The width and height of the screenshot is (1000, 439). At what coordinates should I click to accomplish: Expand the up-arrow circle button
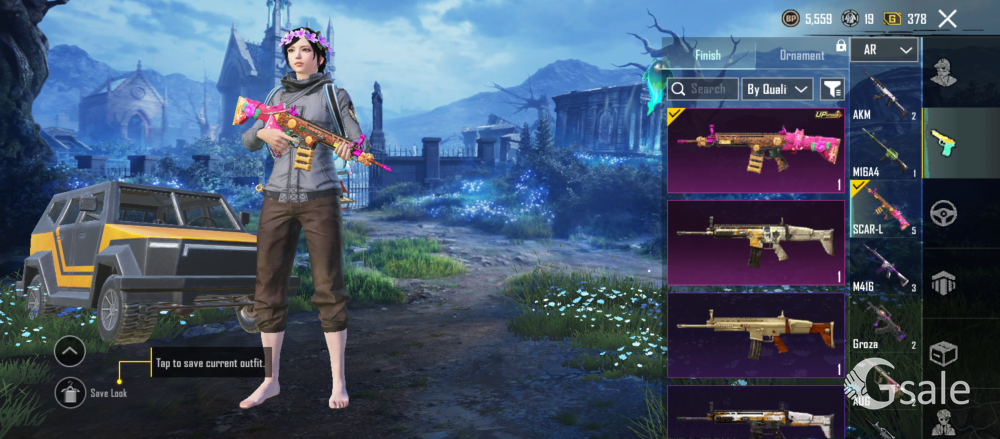click(69, 352)
